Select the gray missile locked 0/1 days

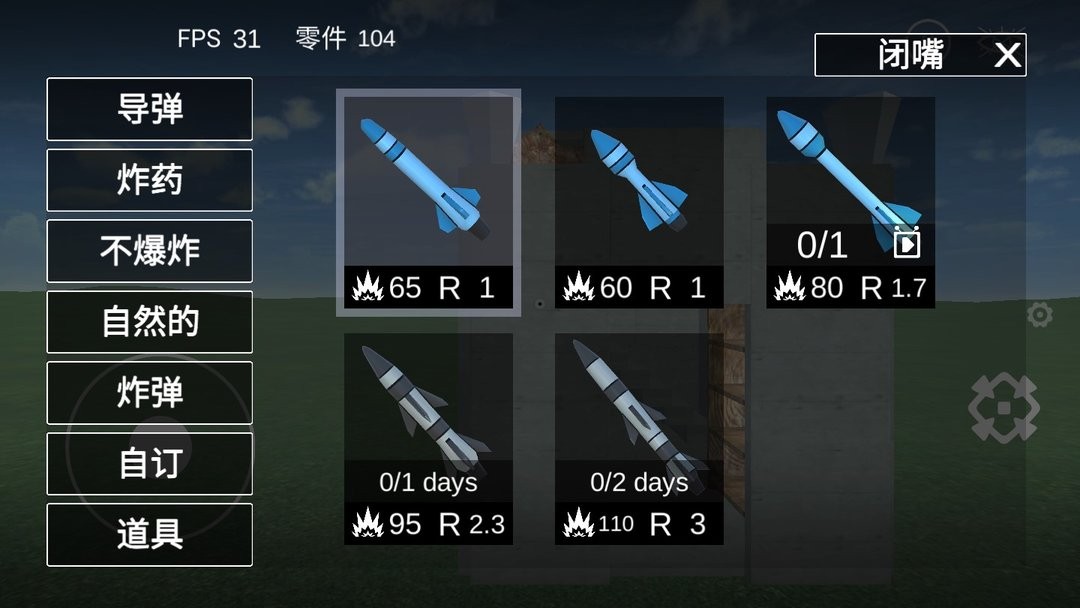tap(428, 439)
